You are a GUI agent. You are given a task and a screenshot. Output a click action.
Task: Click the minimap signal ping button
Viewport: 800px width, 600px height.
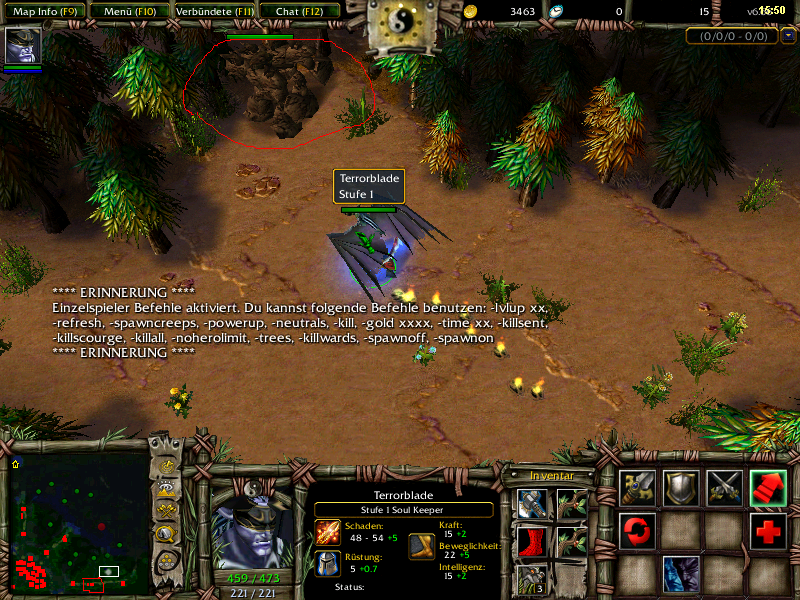tap(168, 465)
